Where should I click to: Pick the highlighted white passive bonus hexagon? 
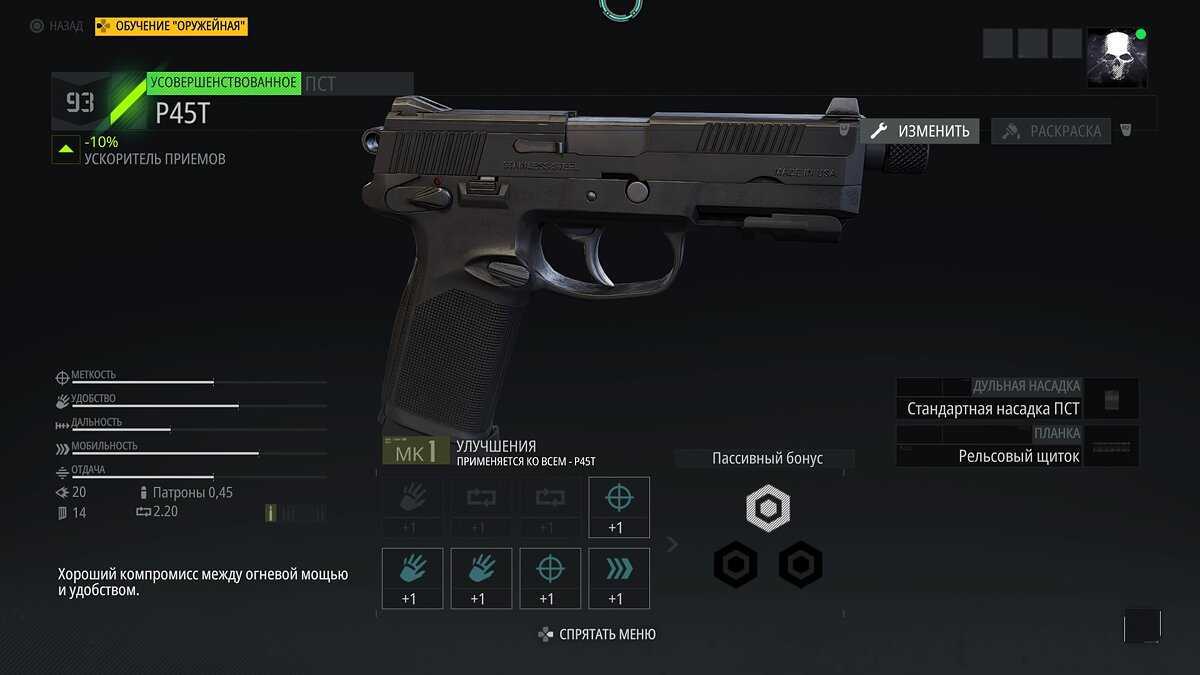coord(768,509)
